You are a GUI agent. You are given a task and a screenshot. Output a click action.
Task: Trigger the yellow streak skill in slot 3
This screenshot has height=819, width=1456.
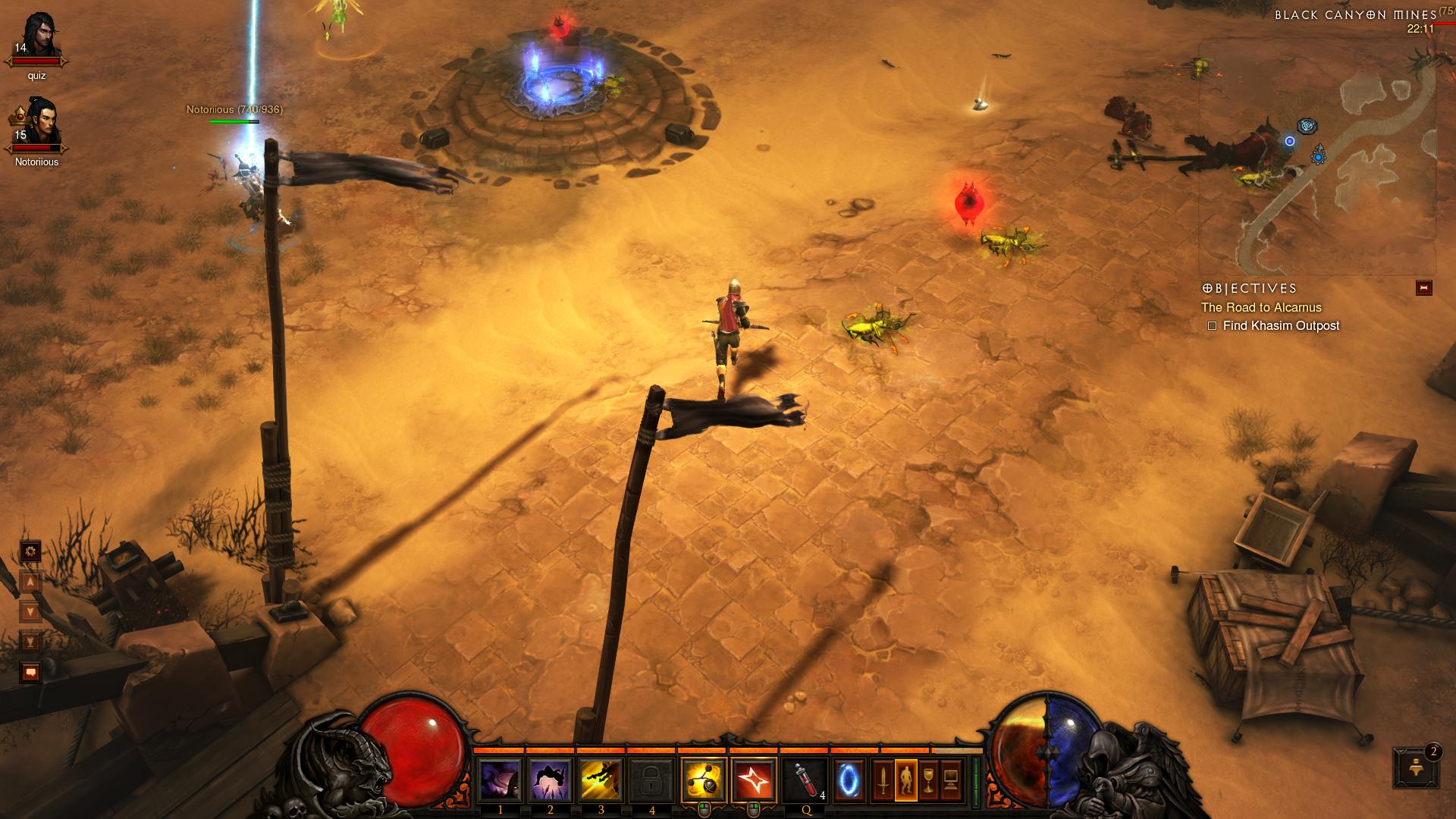(x=601, y=780)
